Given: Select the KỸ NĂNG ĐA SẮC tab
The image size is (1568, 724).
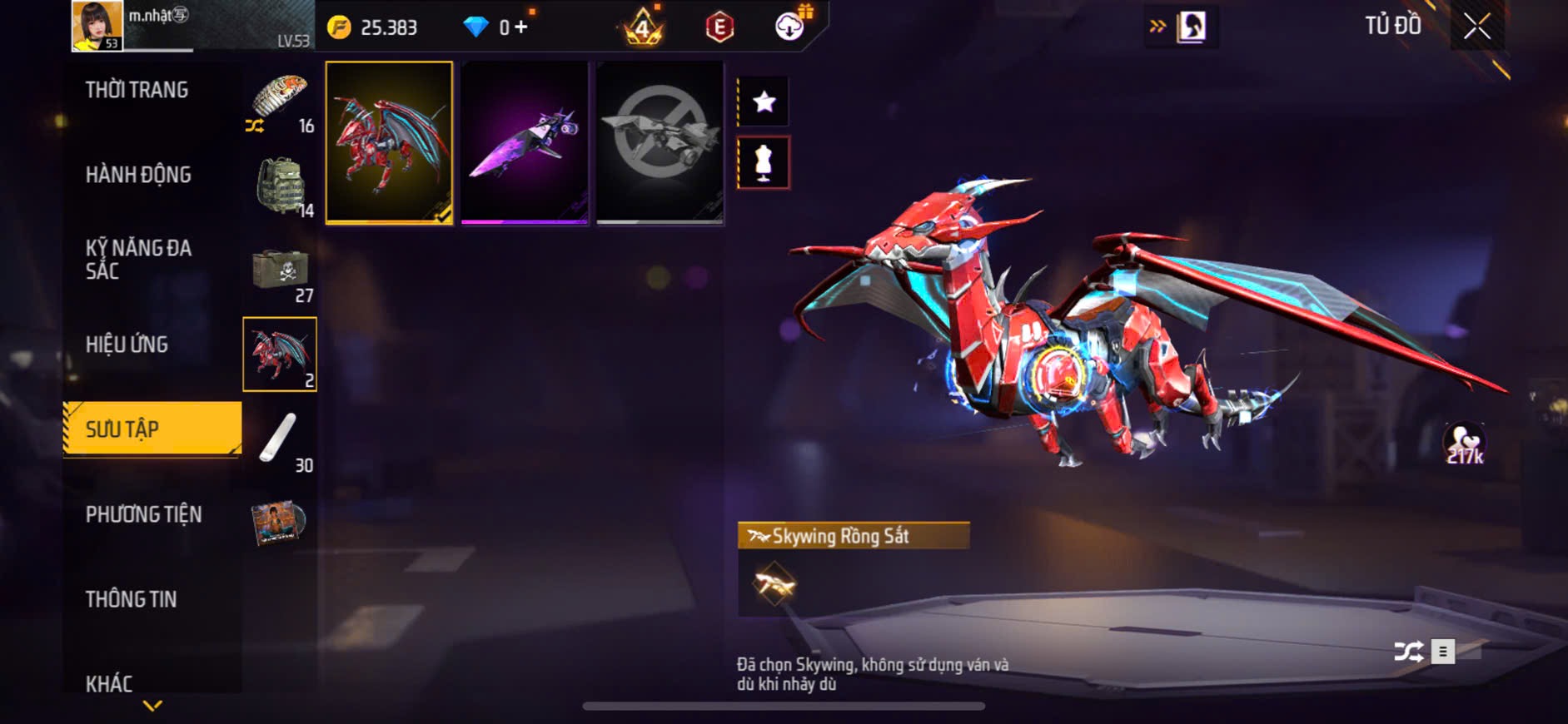Looking at the screenshot, I should coord(138,260).
